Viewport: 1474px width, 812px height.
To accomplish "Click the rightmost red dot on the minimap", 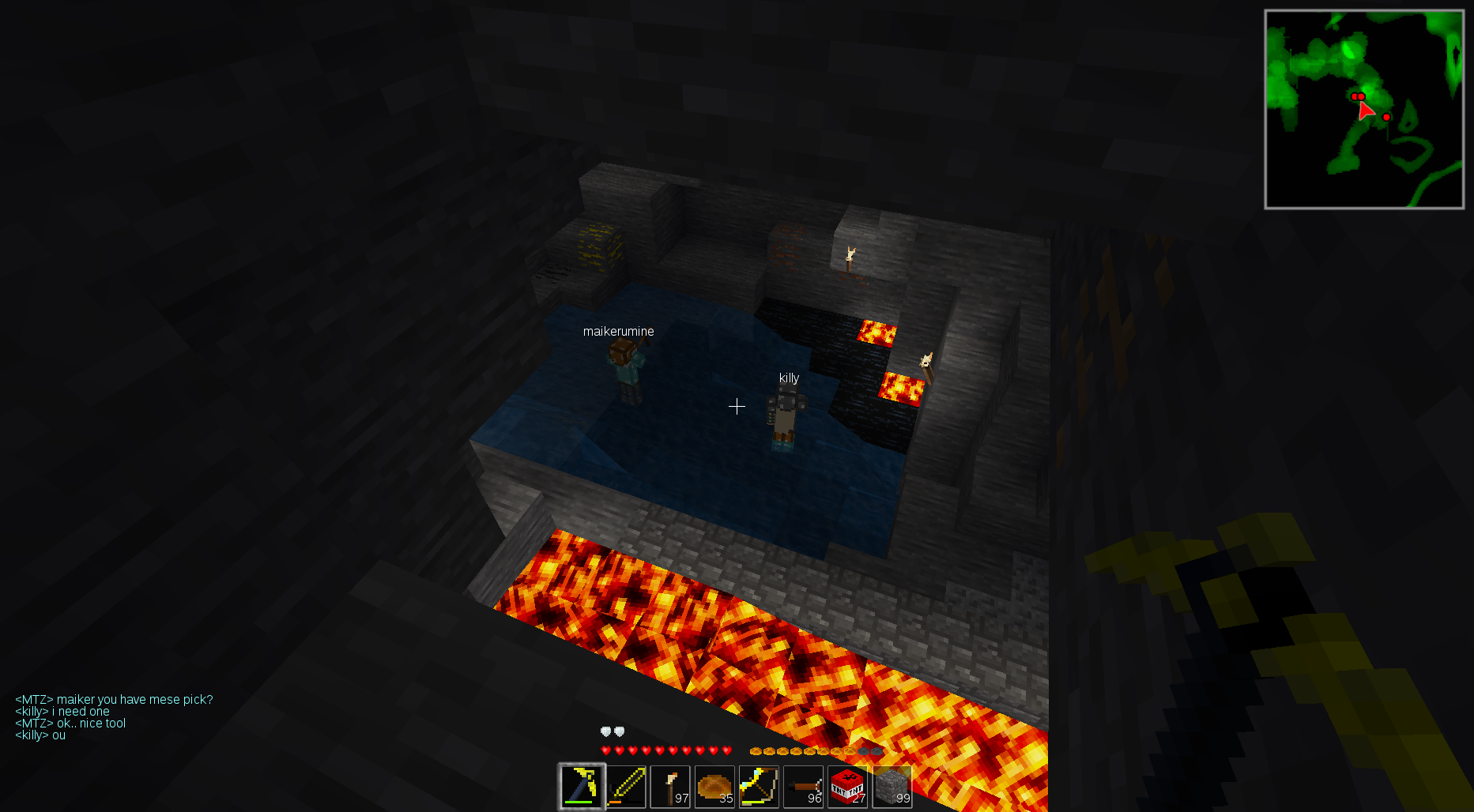I will [1385, 117].
